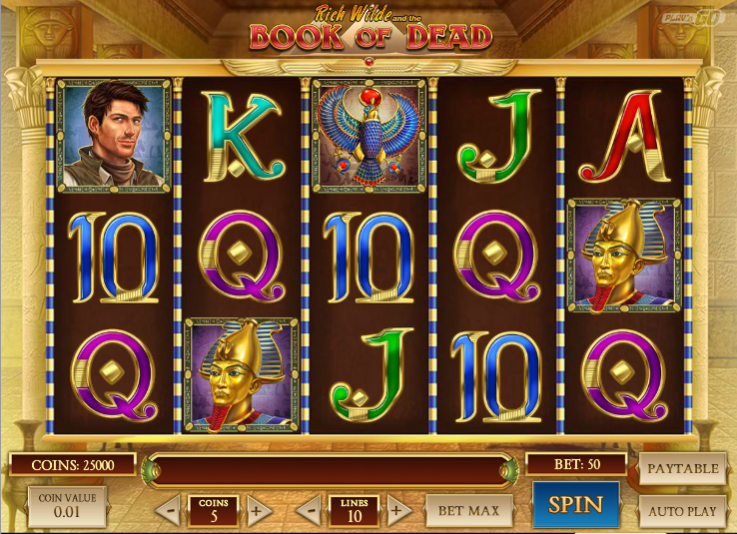Change the Coin Value setting

(x=66, y=507)
